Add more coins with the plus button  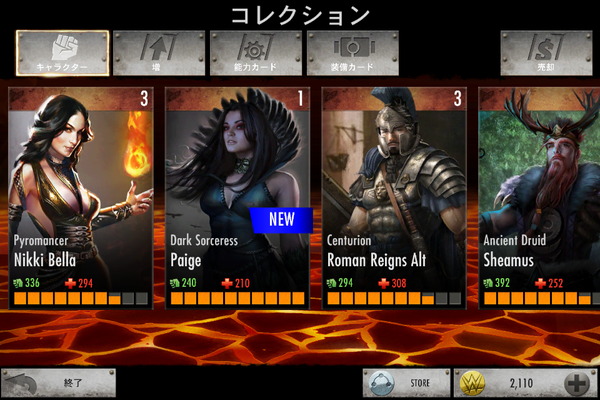[x=578, y=383]
